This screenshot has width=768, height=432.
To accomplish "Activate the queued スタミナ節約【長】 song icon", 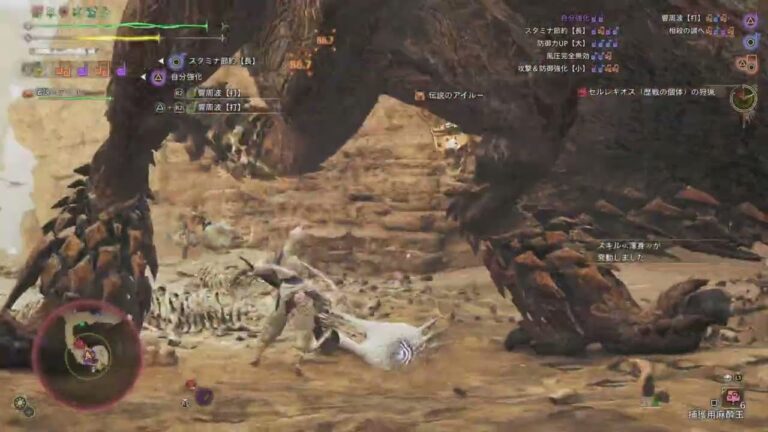I will (x=176, y=61).
